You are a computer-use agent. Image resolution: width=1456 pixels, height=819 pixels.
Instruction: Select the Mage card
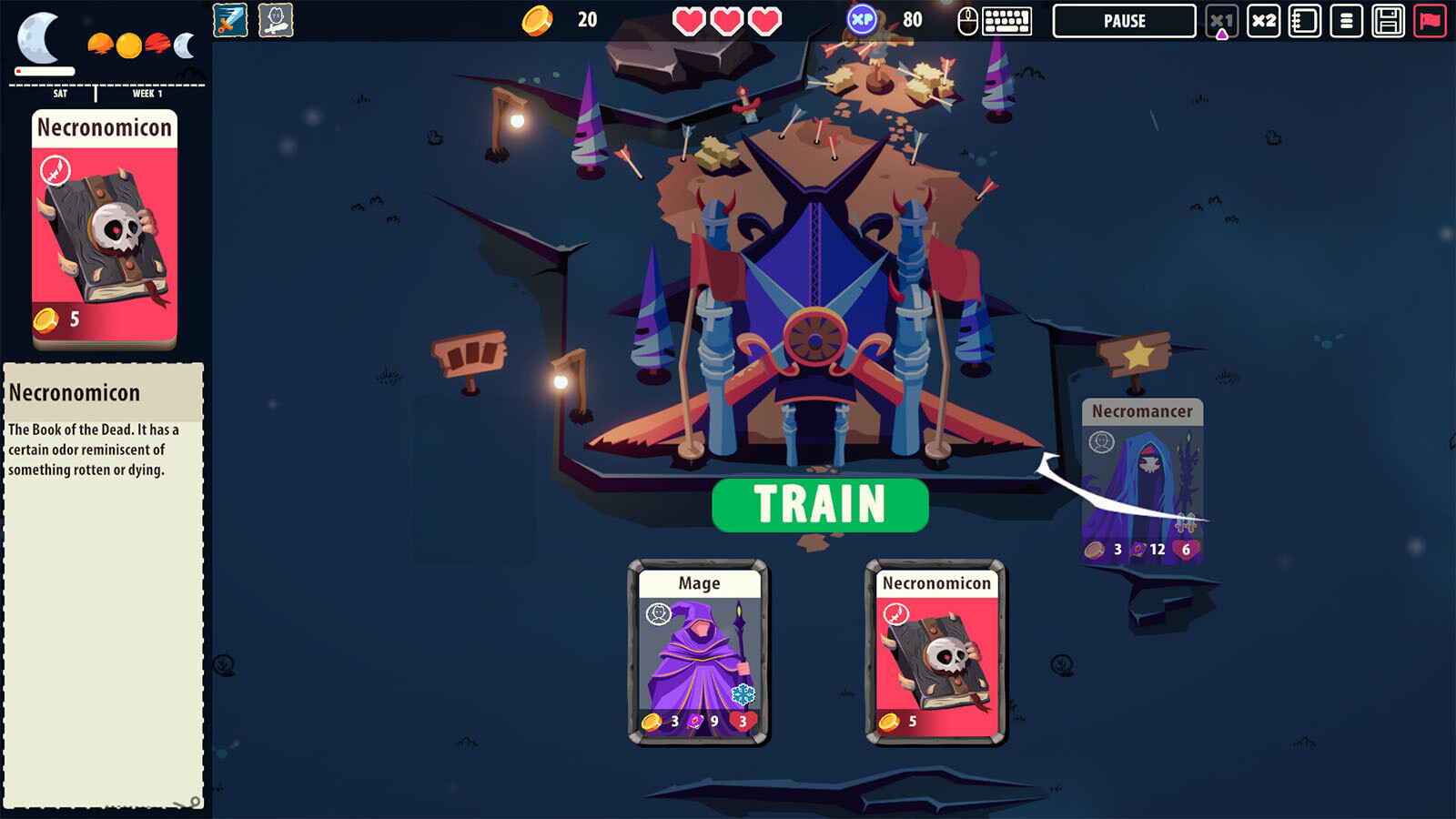tap(699, 652)
